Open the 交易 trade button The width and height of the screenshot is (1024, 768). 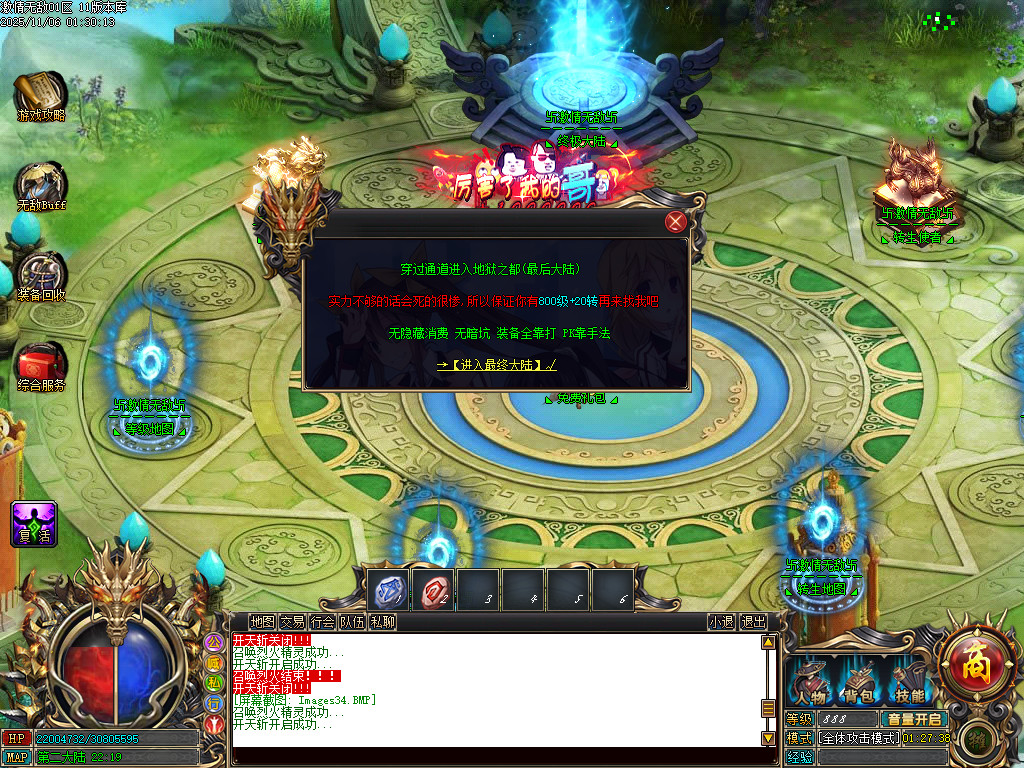coord(292,621)
